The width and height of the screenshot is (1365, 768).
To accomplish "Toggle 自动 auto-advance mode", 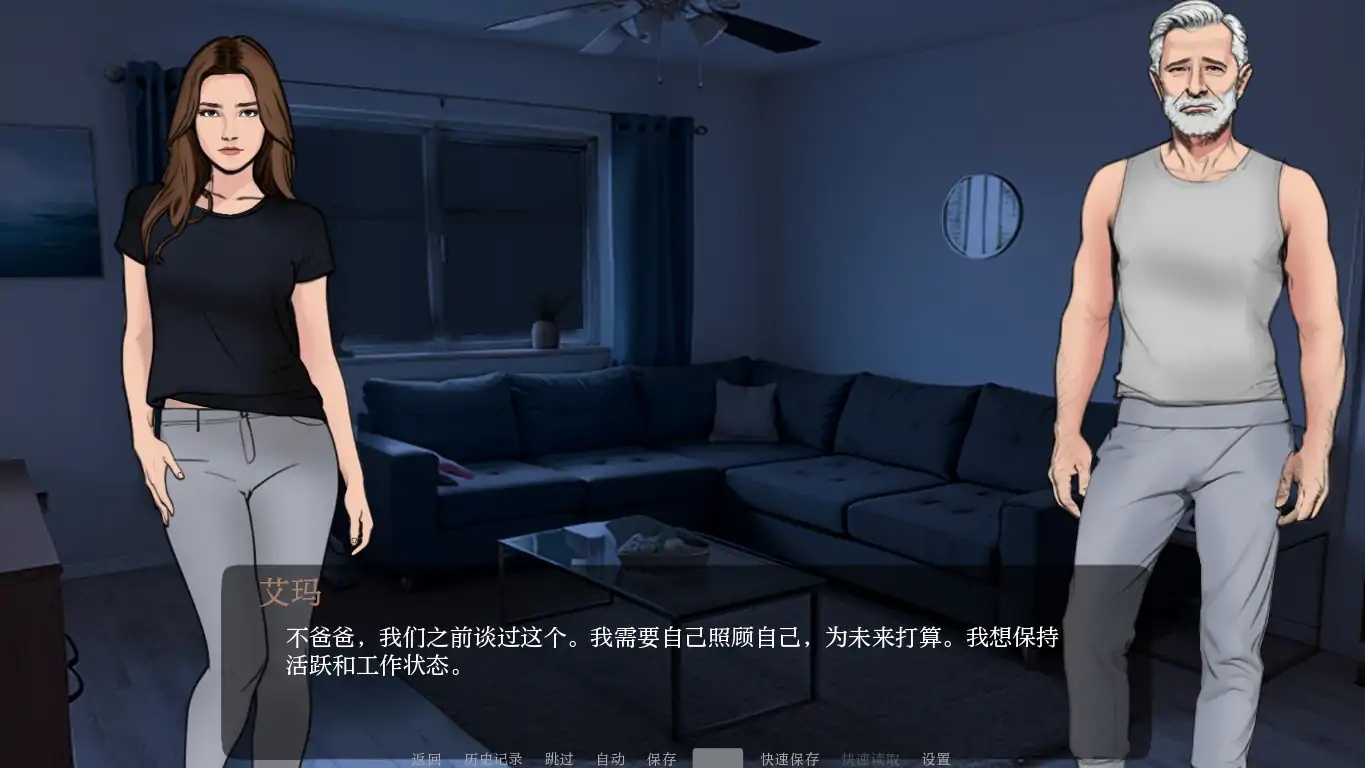I will (x=611, y=759).
